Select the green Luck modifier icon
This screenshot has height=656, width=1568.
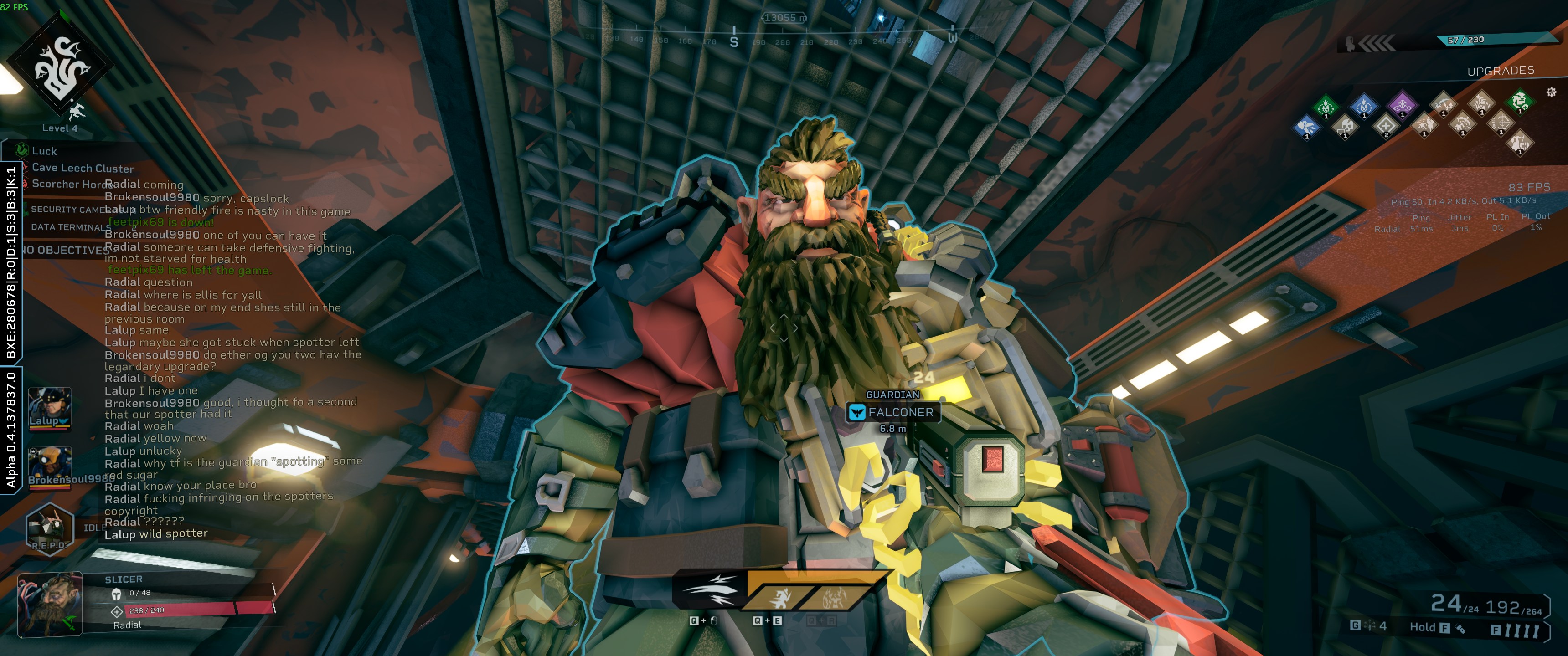(22, 150)
